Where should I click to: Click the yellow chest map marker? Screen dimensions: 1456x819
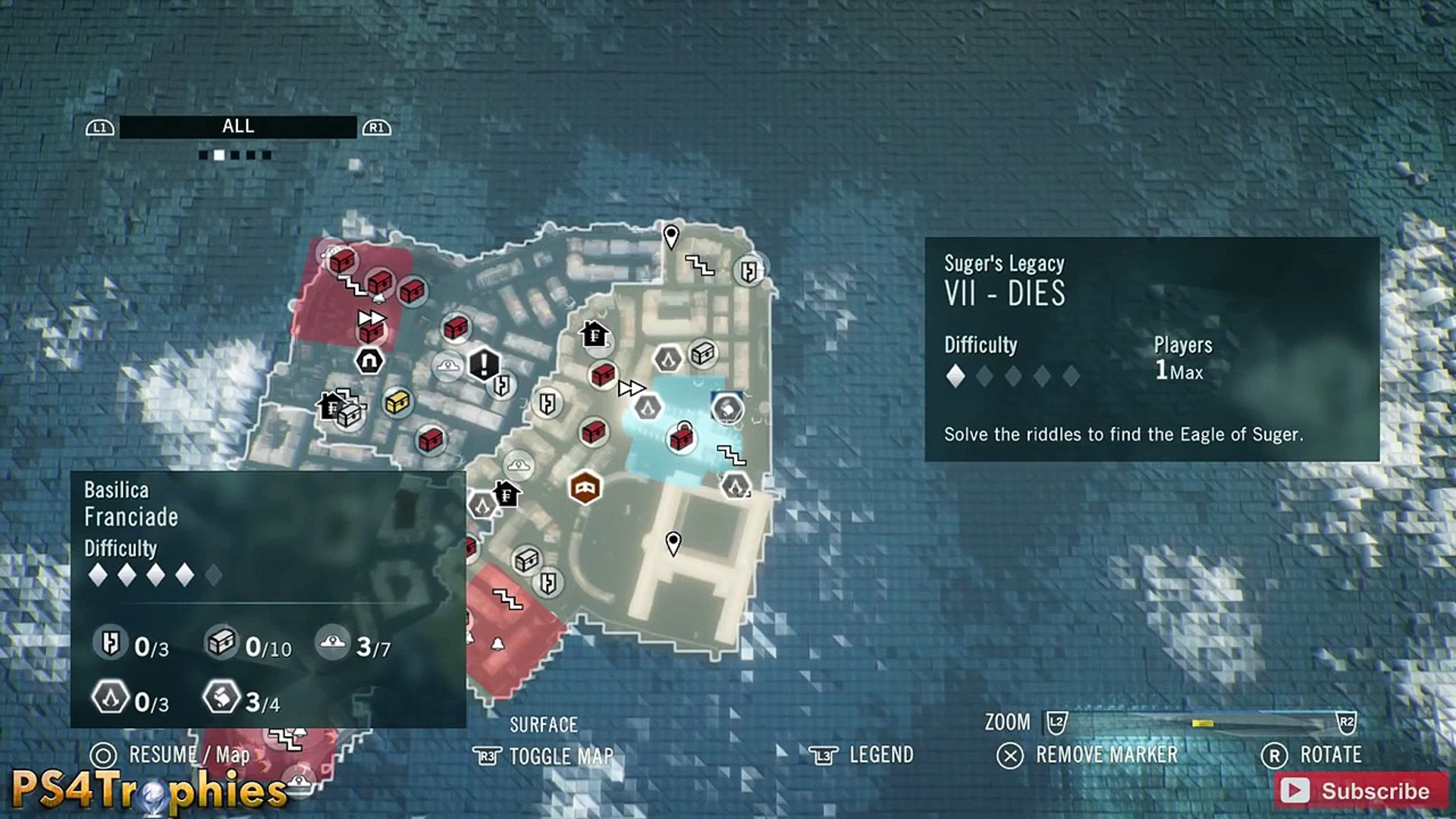click(x=397, y=402)
